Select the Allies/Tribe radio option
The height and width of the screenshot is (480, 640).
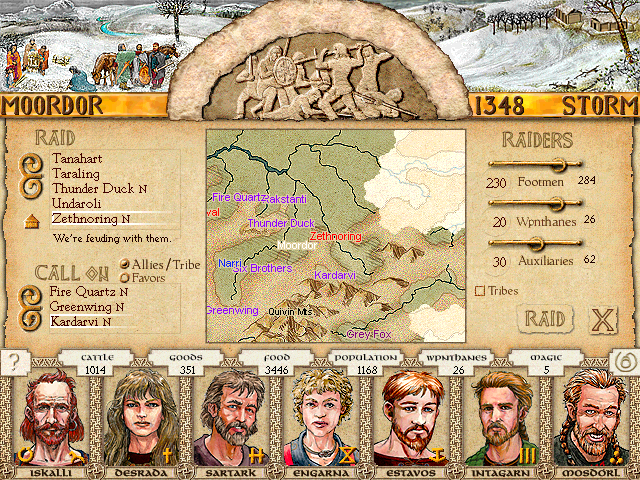tap(125, 264)
